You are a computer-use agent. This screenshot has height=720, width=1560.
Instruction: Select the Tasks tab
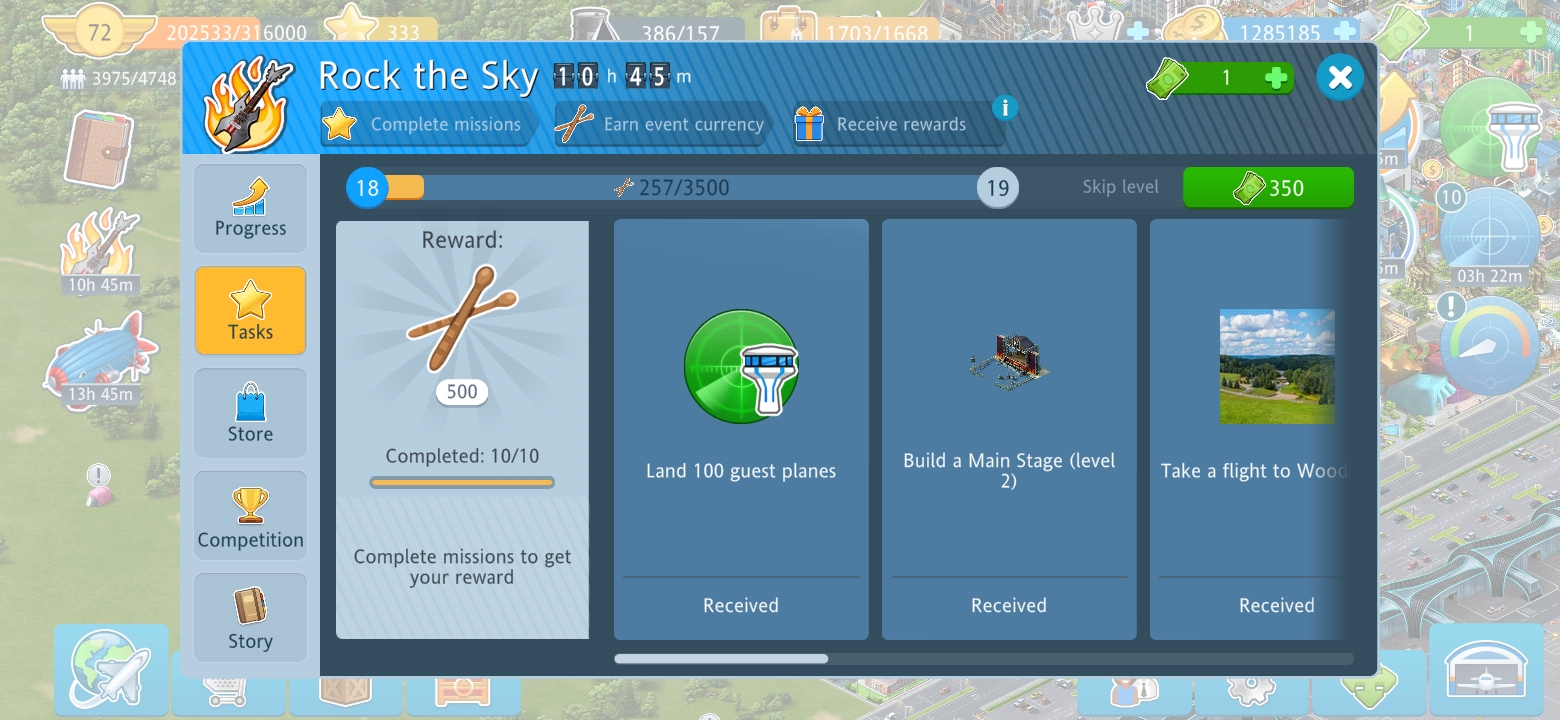[x=250, y=310]
